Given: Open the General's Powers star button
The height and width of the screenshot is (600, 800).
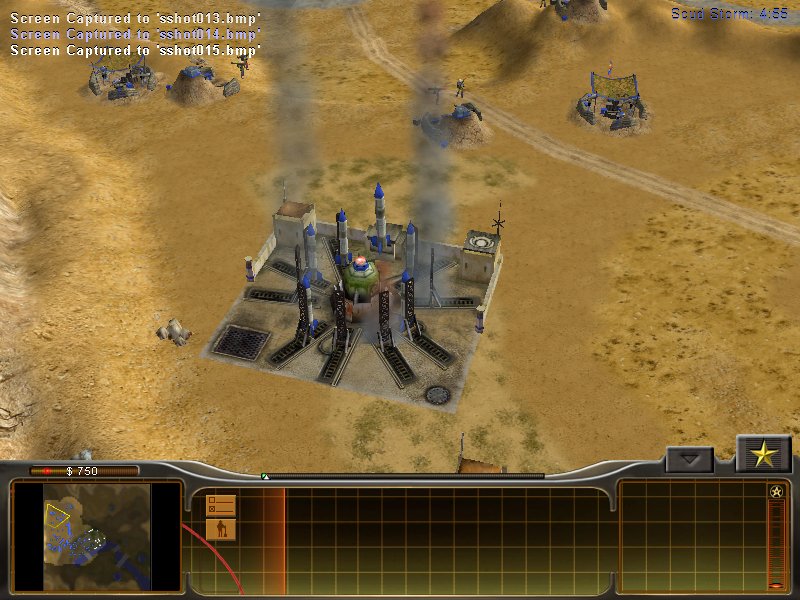Looking at the screenshot, I should coord(764,455).
